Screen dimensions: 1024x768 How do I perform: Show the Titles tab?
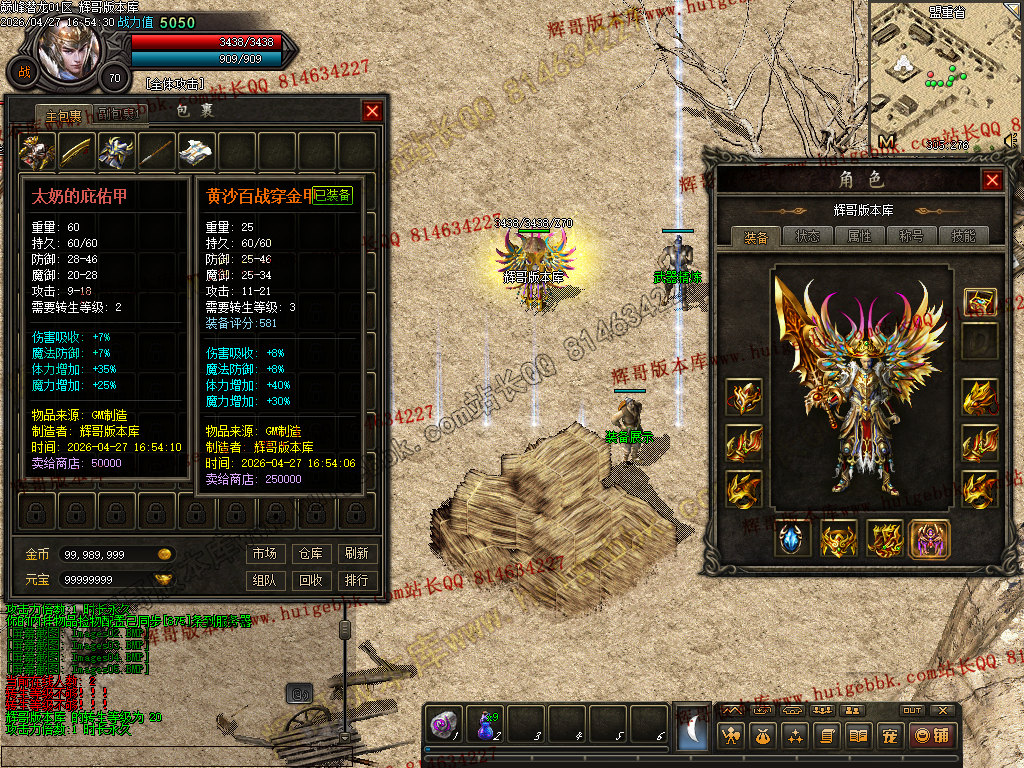(x=912, y=236)
